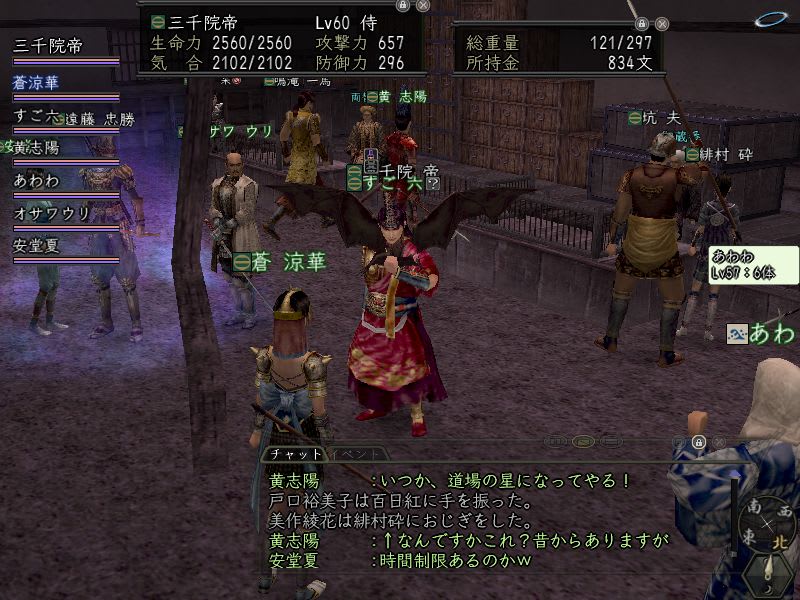Select party member 三千院帝 in party list

[x=48, y=46]
